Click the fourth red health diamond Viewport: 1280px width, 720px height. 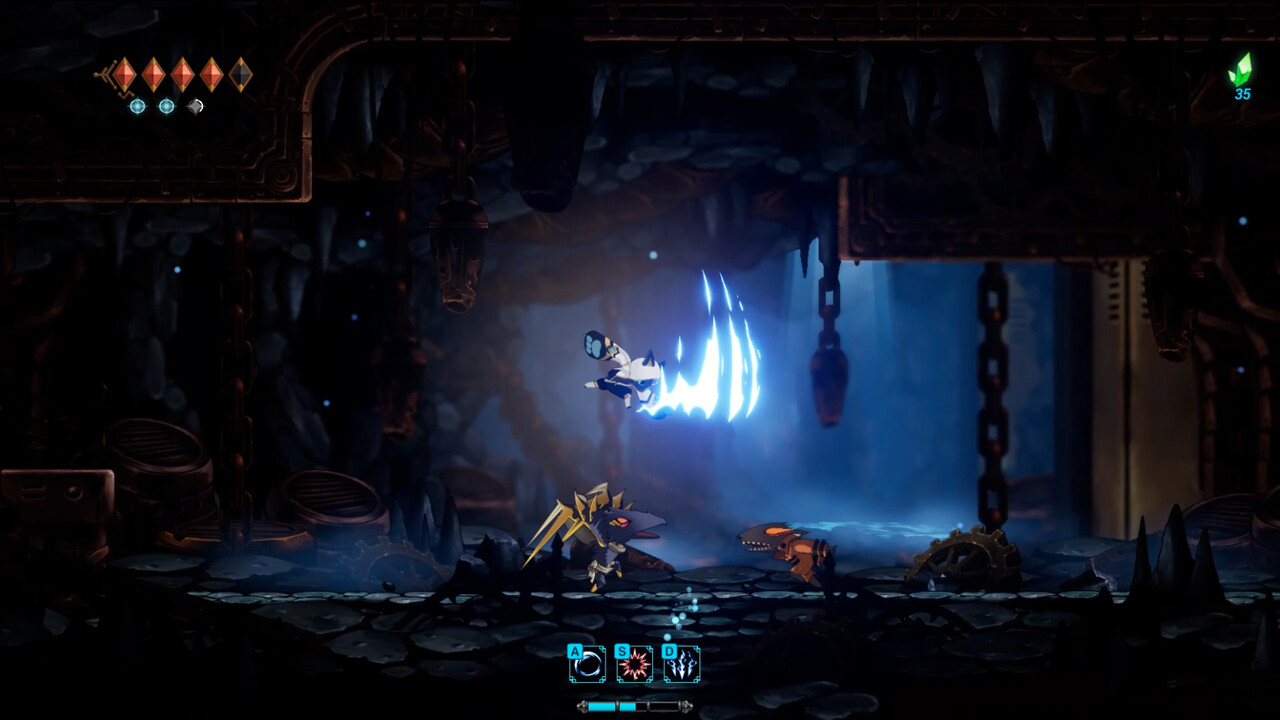point(212,74)
